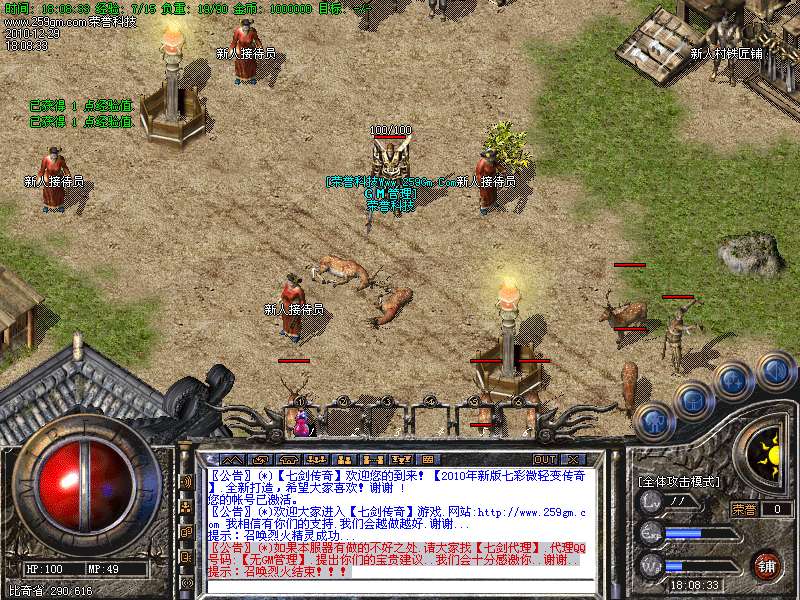
Task: Toggle the top sound-wave chat filter button
Action: pyautogui.click(x=186, y=481)
